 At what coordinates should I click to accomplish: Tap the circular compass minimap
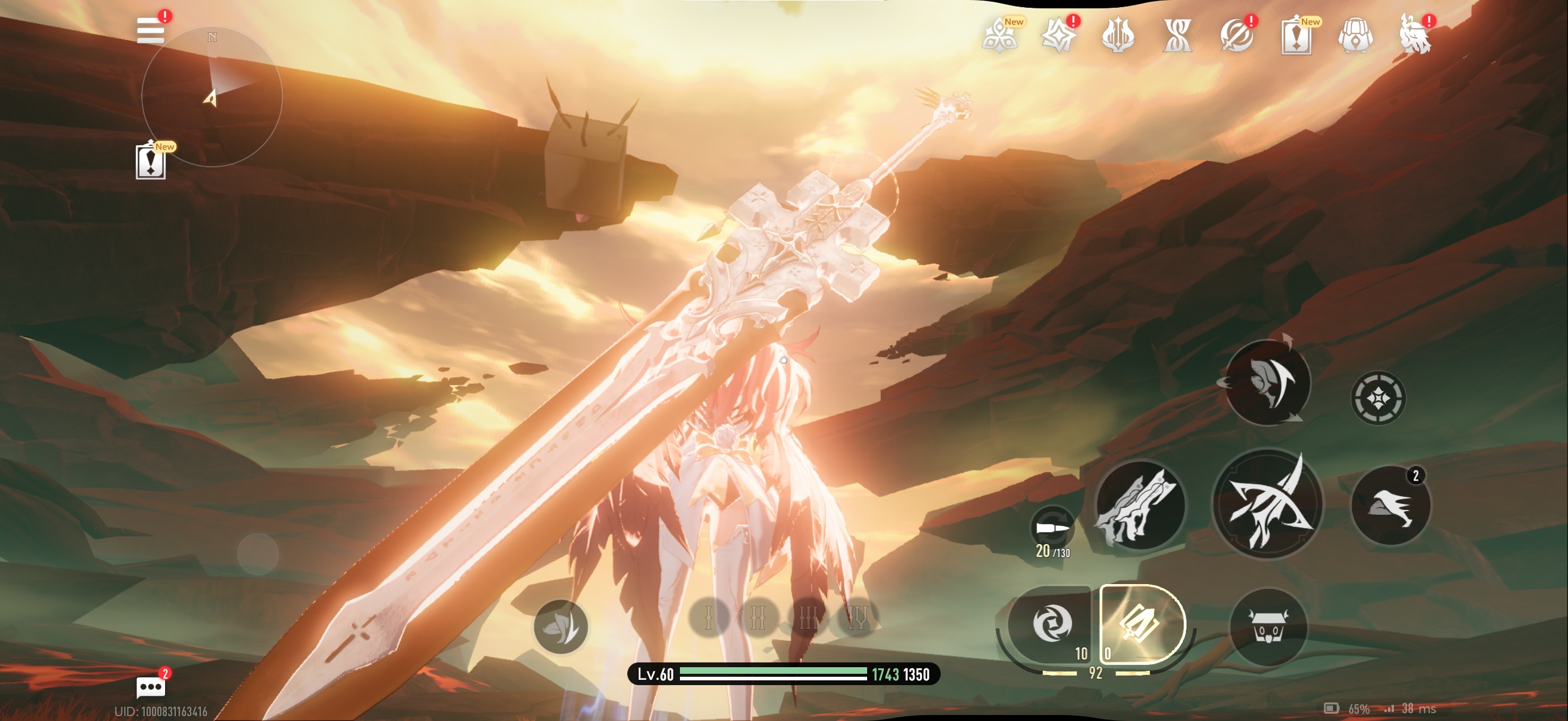(212, 96)
